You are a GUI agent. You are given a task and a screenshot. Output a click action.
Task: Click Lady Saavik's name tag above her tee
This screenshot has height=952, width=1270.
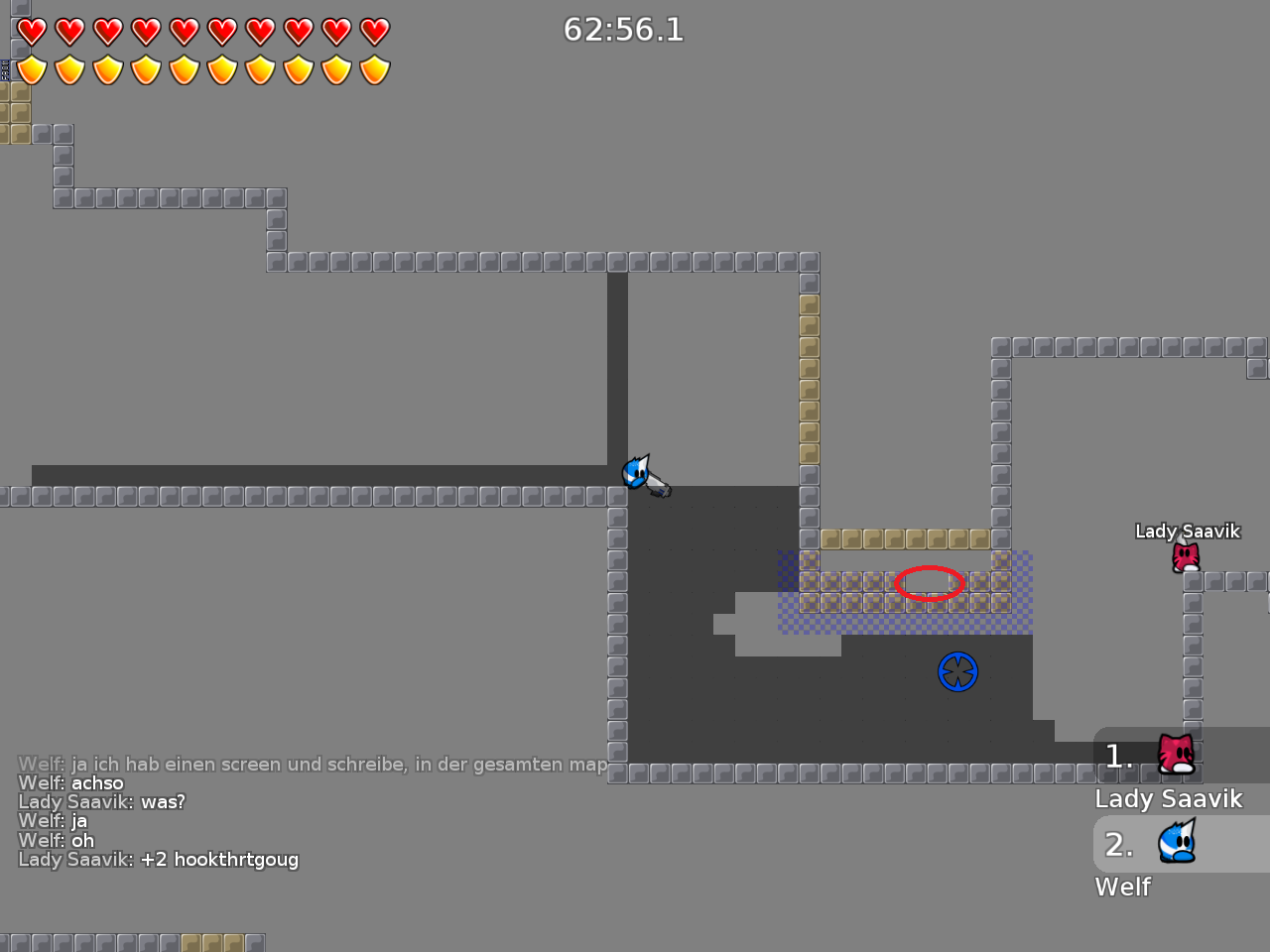coord(1188,531)
